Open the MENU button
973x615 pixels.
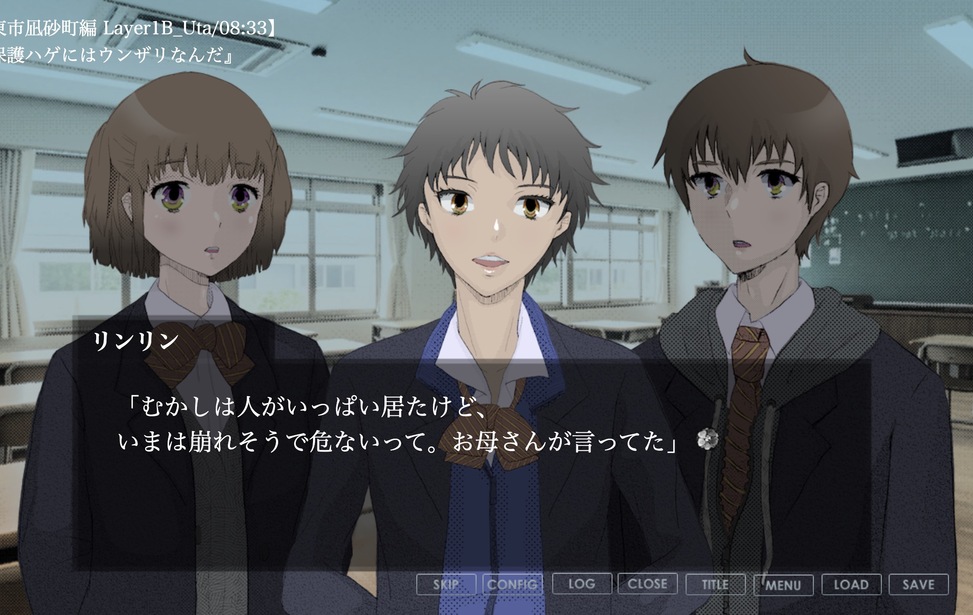click(783, 584)
